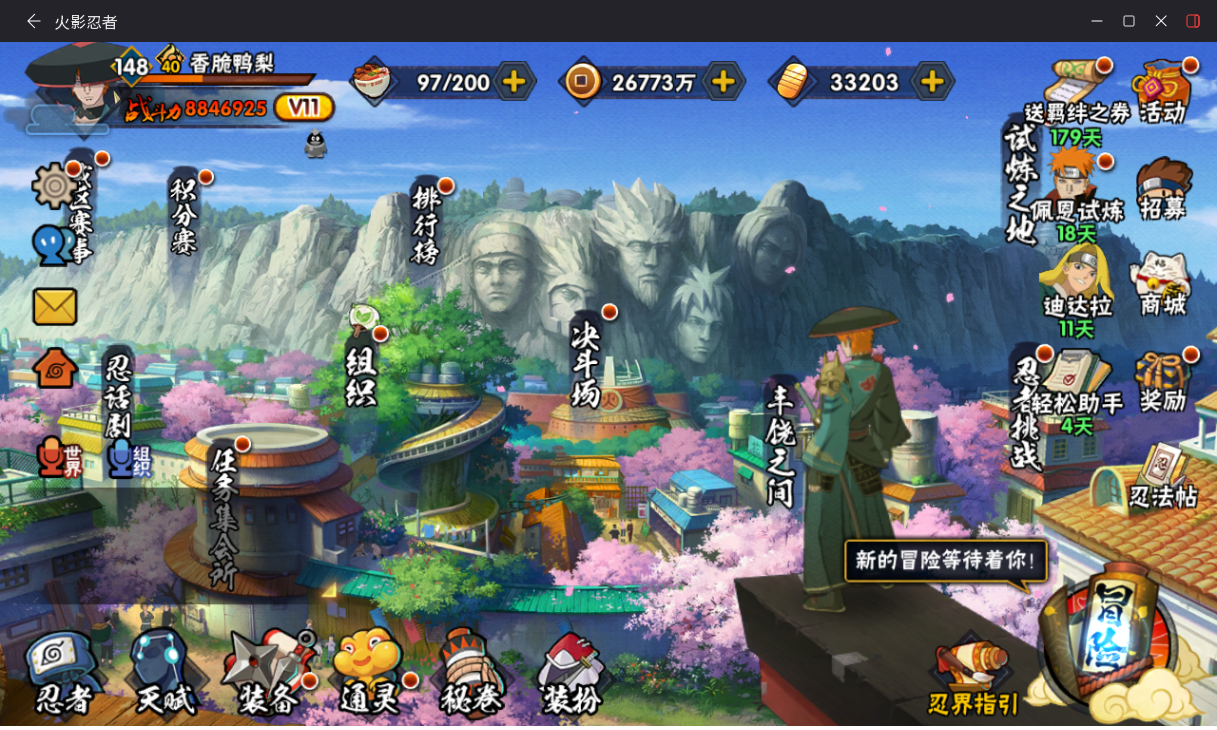Viewport: 1217px width, 730px height.
Task: Open the 商城 shop
Action: click(x=1162, y=285)
